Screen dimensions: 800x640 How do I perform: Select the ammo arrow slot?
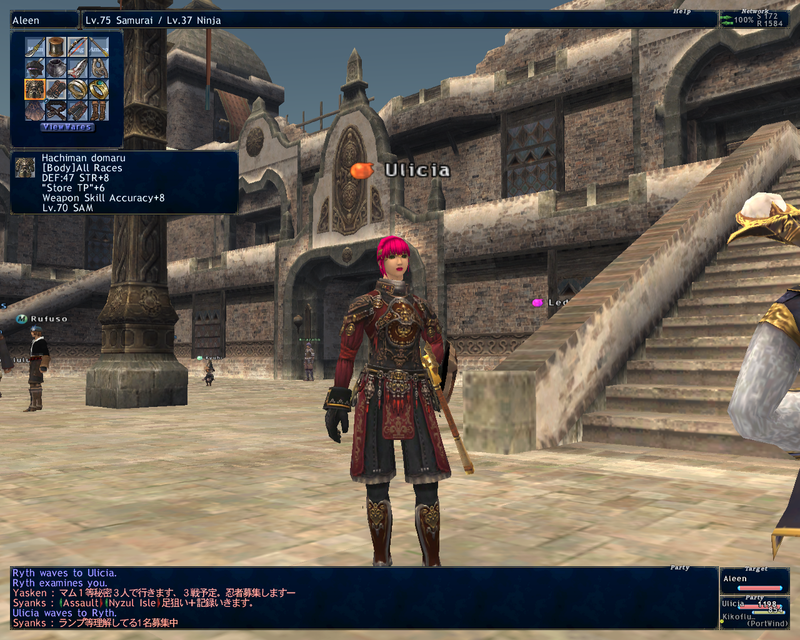point(98,47)
